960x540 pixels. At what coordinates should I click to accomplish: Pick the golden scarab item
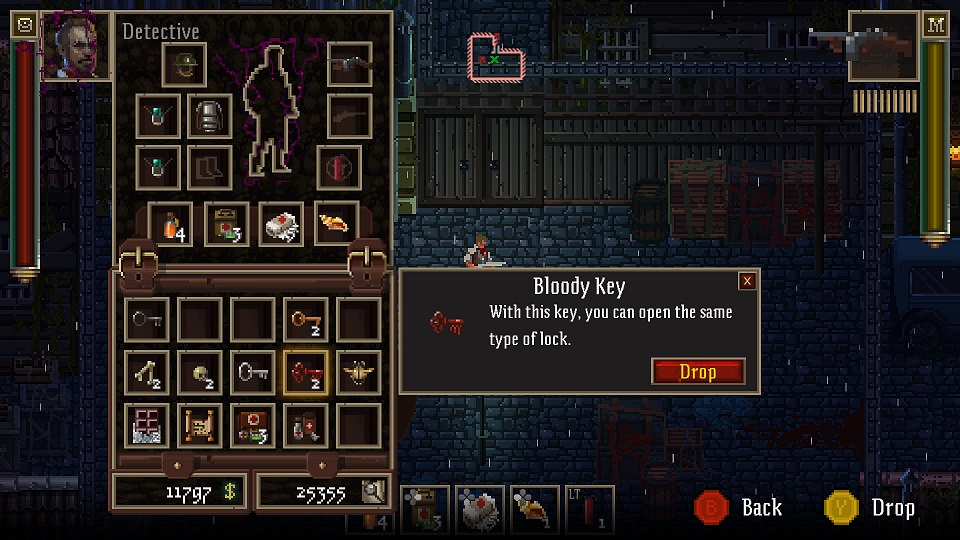pos(358,372)
